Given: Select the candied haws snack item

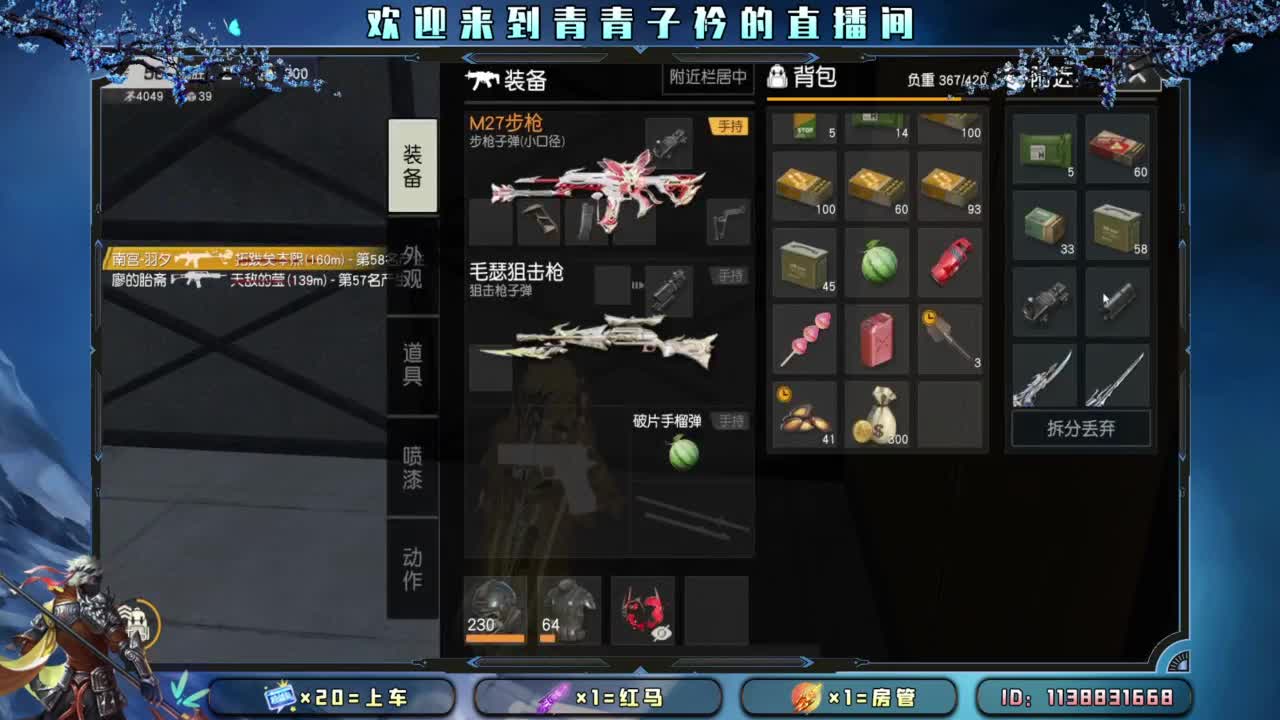Looking at the screenshot, I should click(x=804, y=338).
